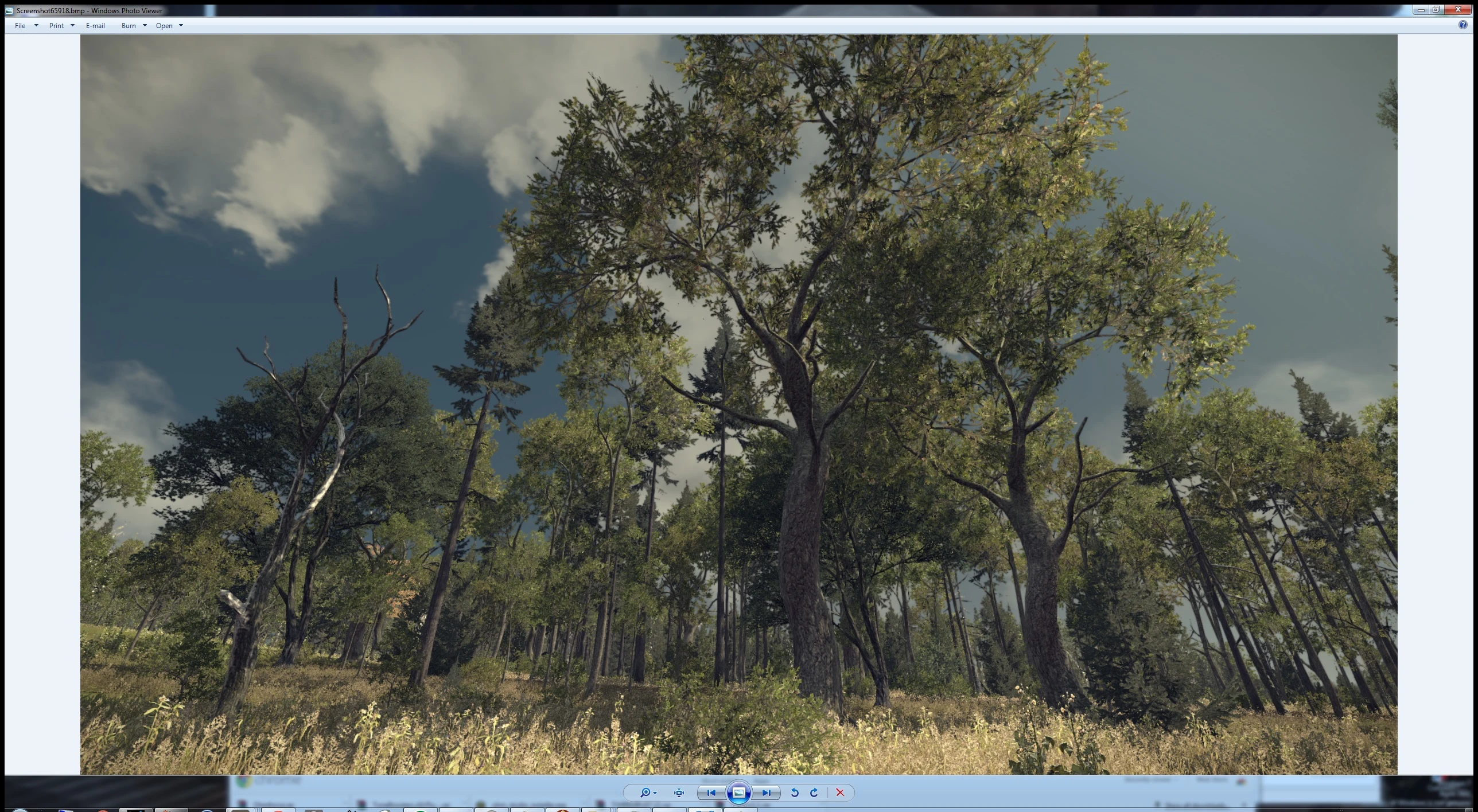Toggle fit-to-window display size
The image size is (1478, 812).
(679, 793)
